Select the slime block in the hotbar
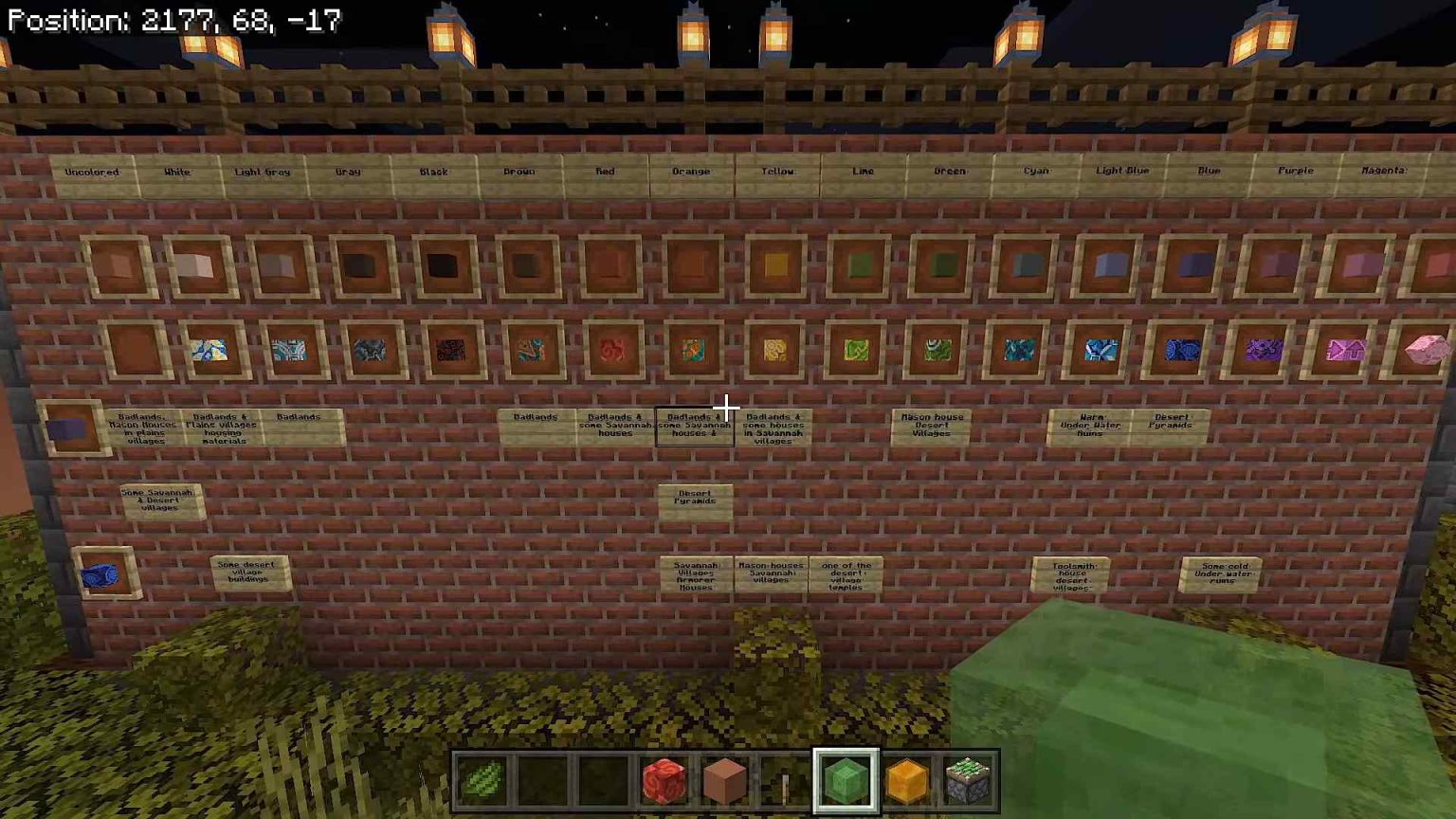 pyautogui.click(x=846, y=777)
